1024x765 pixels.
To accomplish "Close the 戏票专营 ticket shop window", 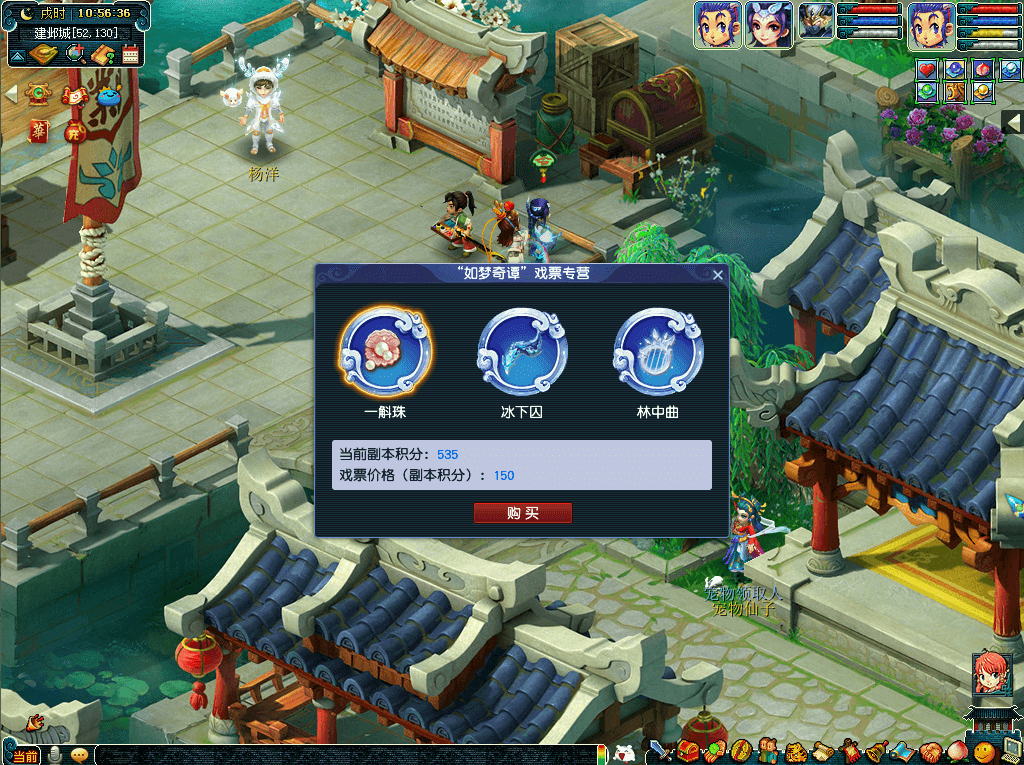I will pos(717,275).
